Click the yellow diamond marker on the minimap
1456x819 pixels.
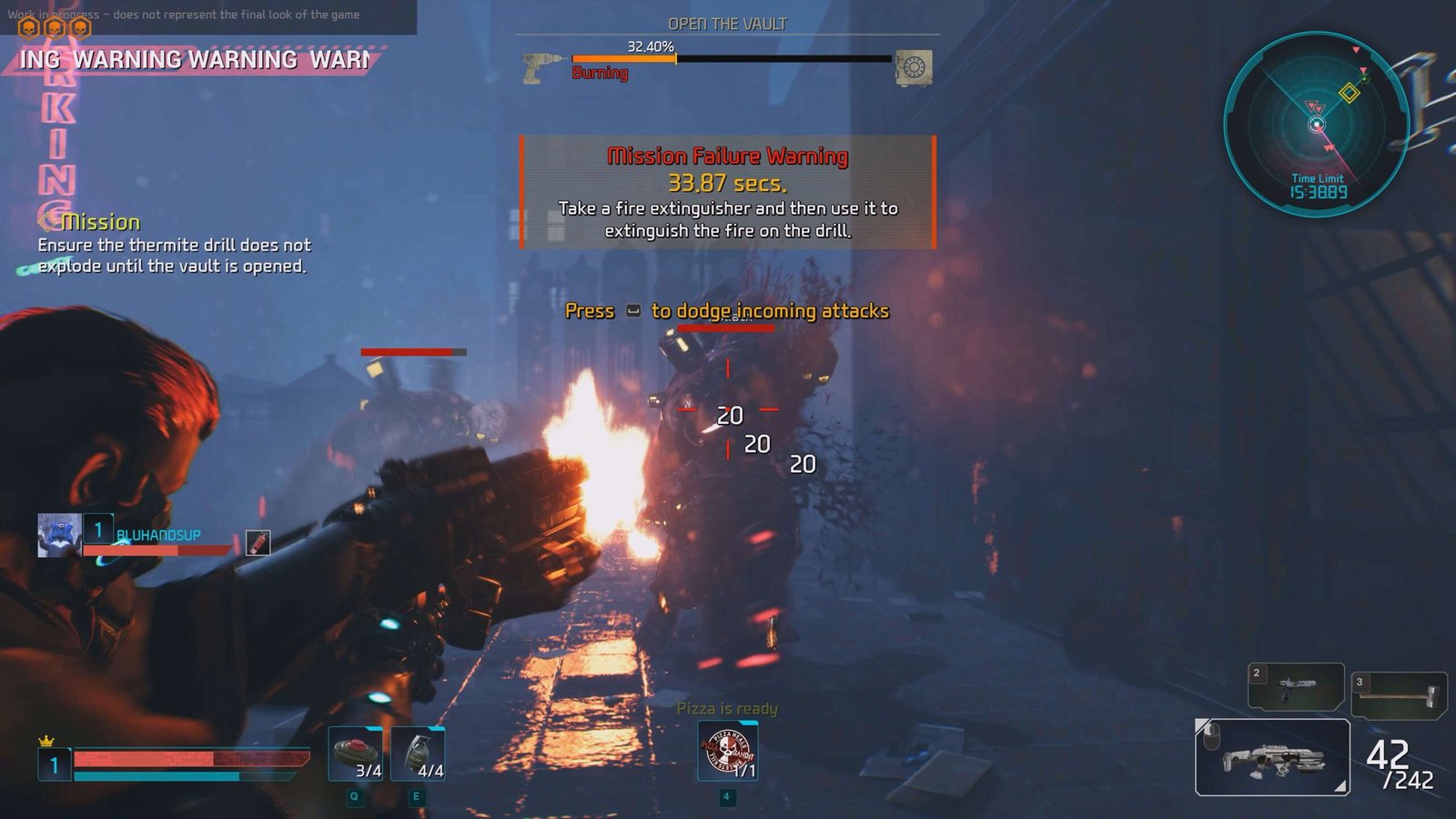[1350, 93]
